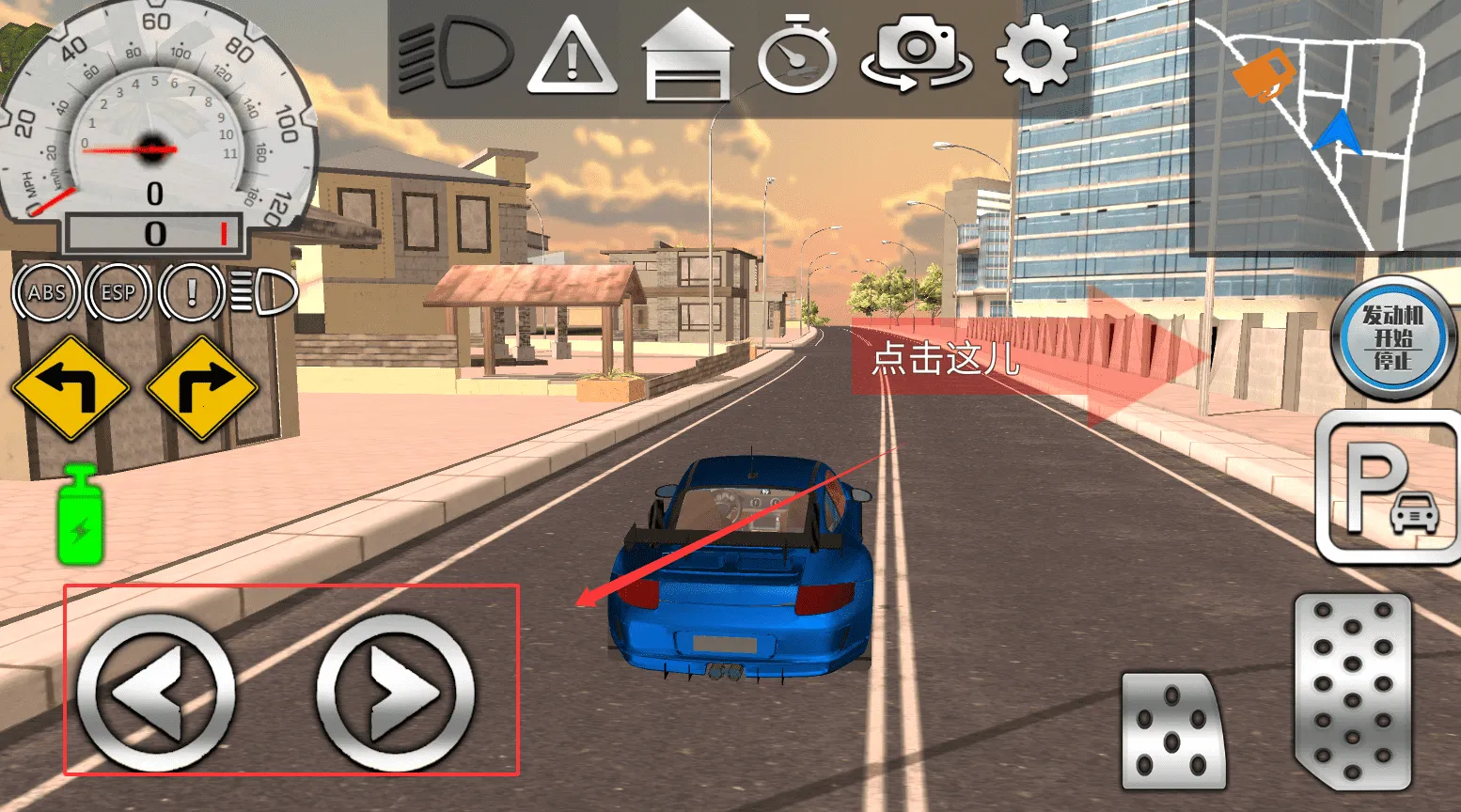The height and width of the screenshot is (812, 1461).
Task: Open the garage menu
Action: pos(689,55)
